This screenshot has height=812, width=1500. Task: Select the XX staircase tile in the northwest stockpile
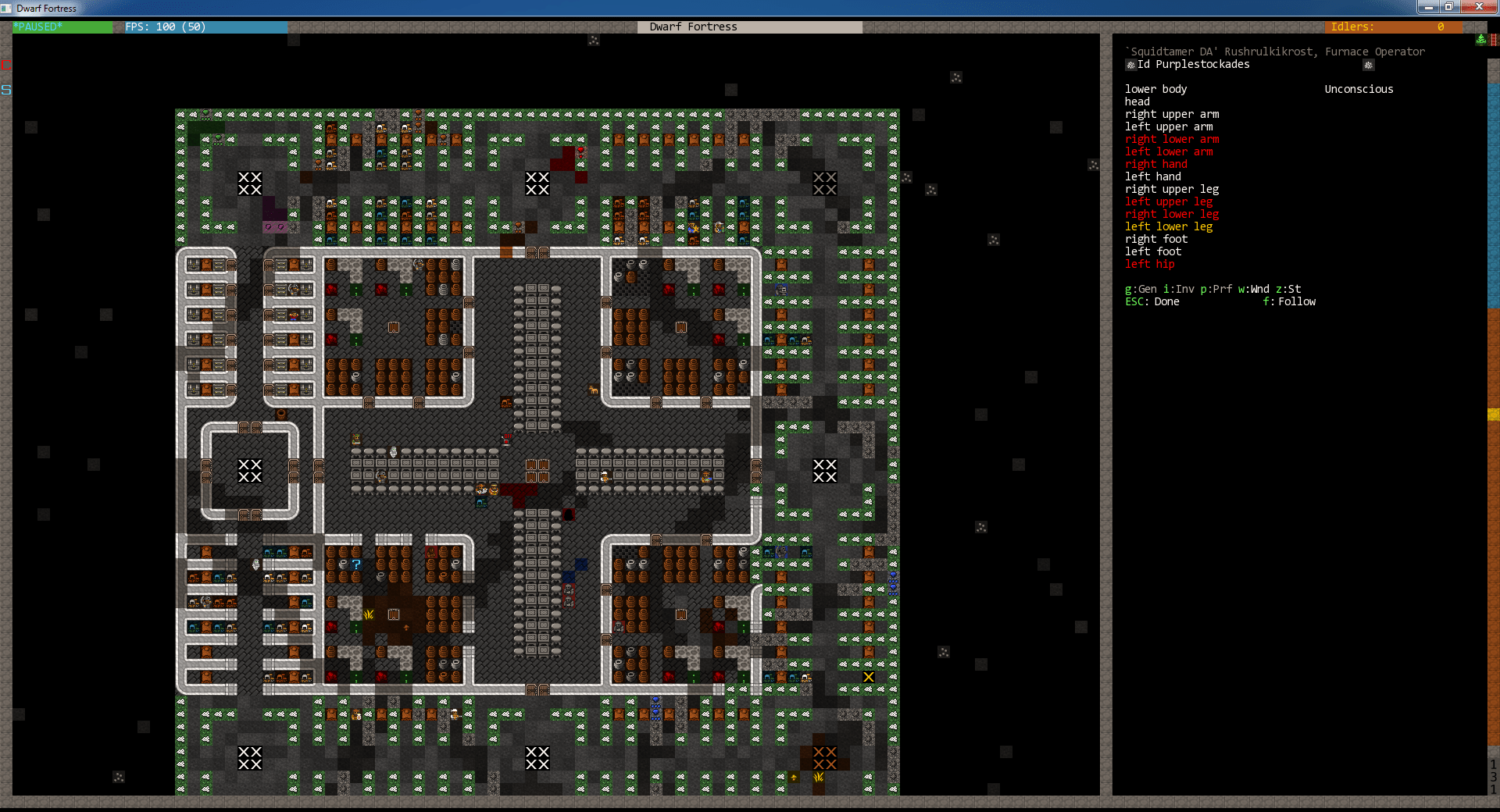[249, 184]
